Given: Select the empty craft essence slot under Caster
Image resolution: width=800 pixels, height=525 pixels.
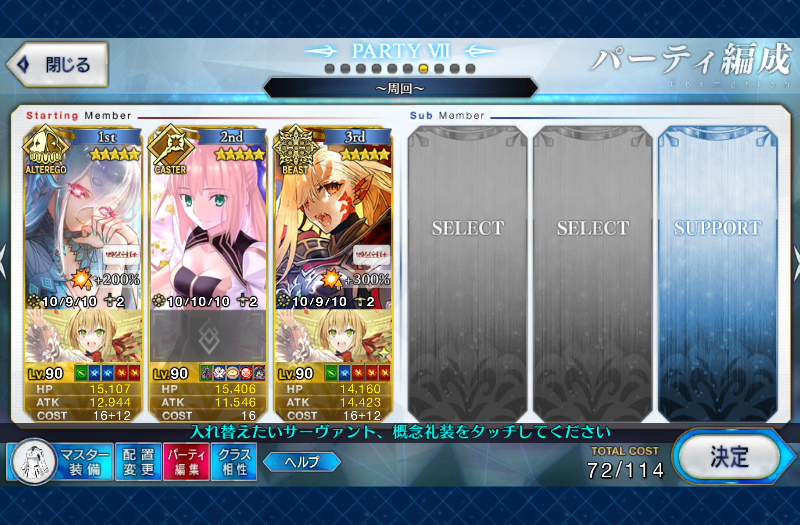Looking at the screenshot, I should [x=208, y=335].
